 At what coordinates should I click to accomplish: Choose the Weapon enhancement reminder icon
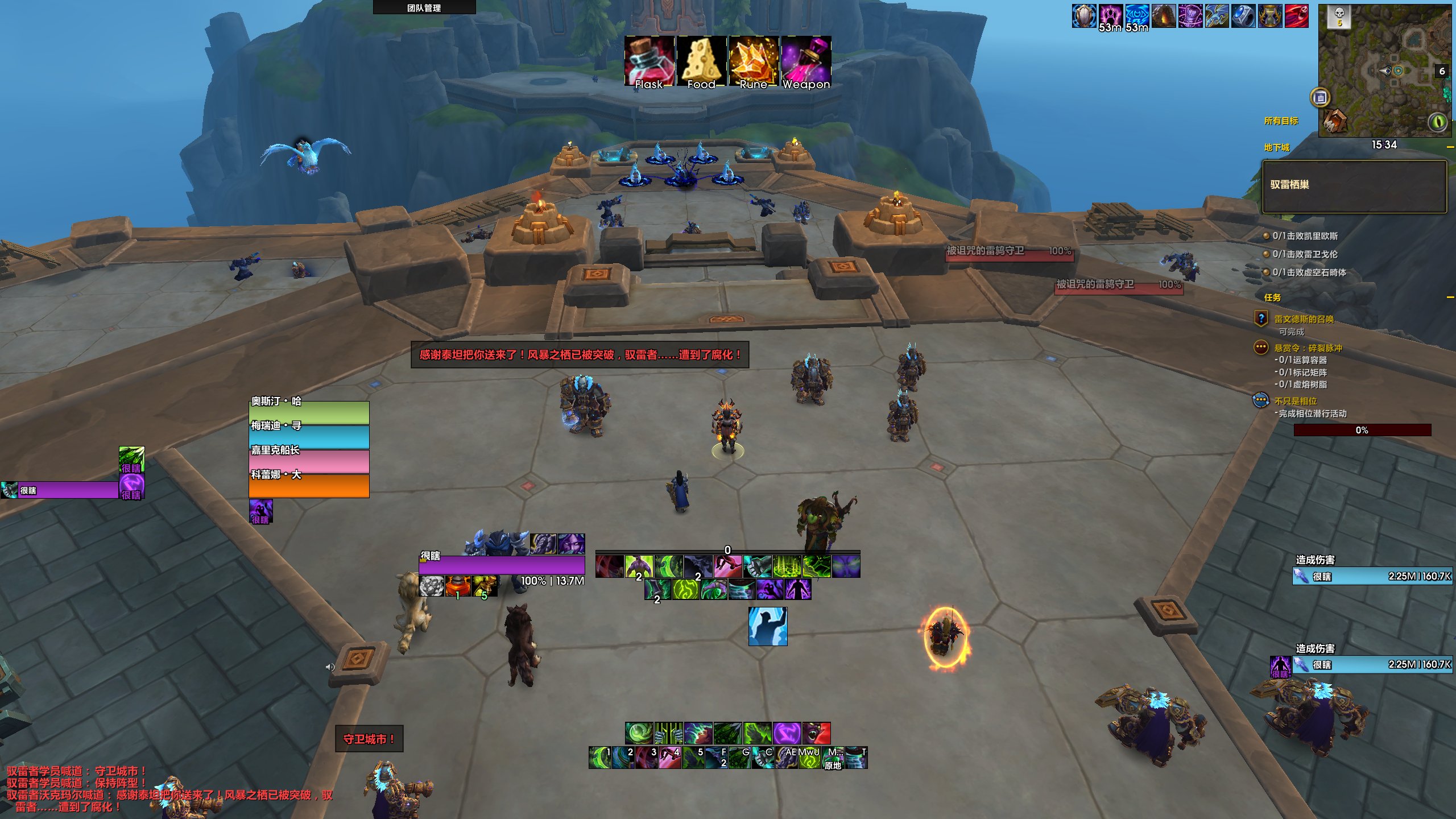pyautogui.click(x=806, y=61)
